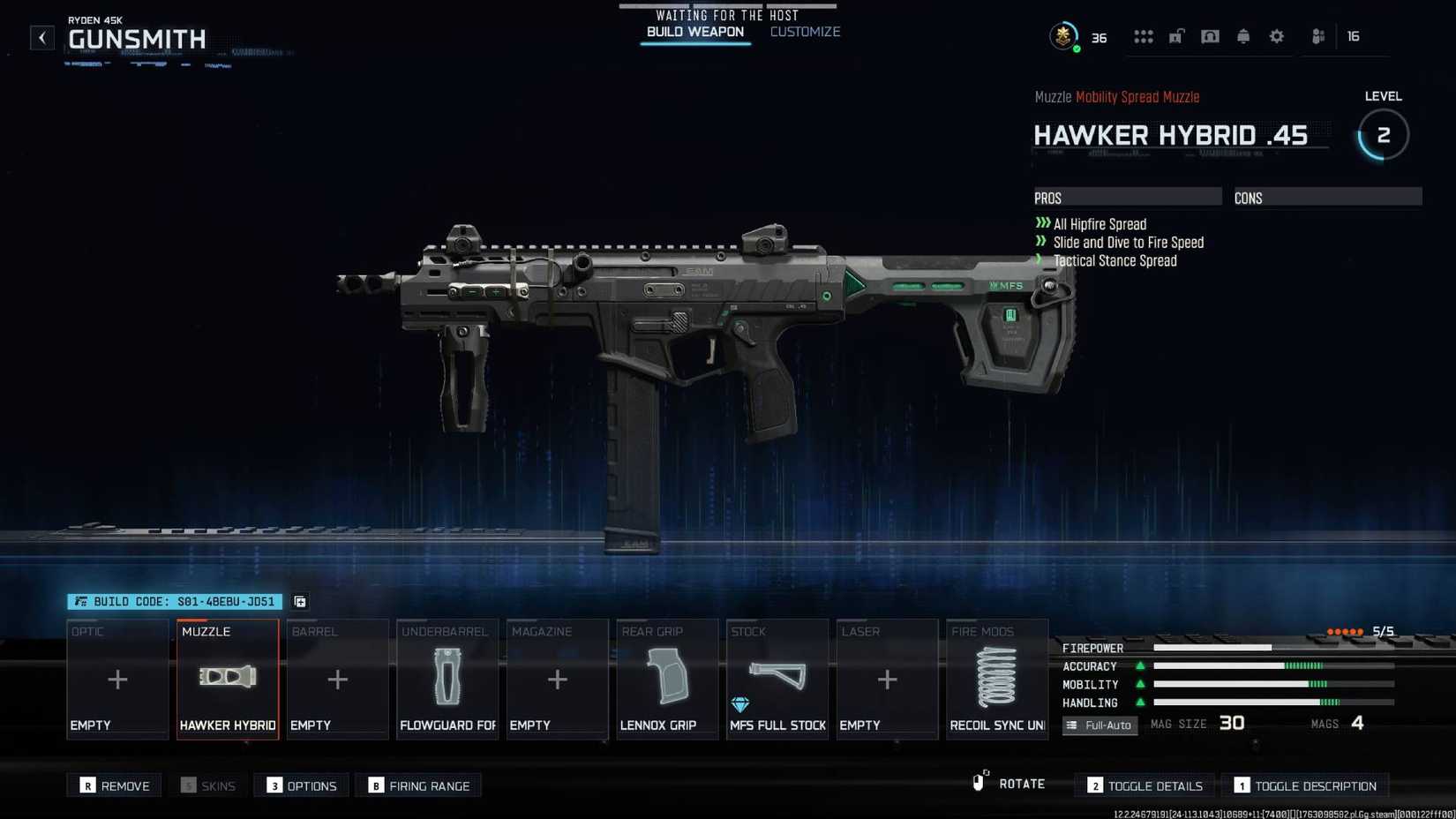Viewport: 1456px width, 819px height.
Task: Toggle the Full-Auto fire mode
Action: (1100, 725)
